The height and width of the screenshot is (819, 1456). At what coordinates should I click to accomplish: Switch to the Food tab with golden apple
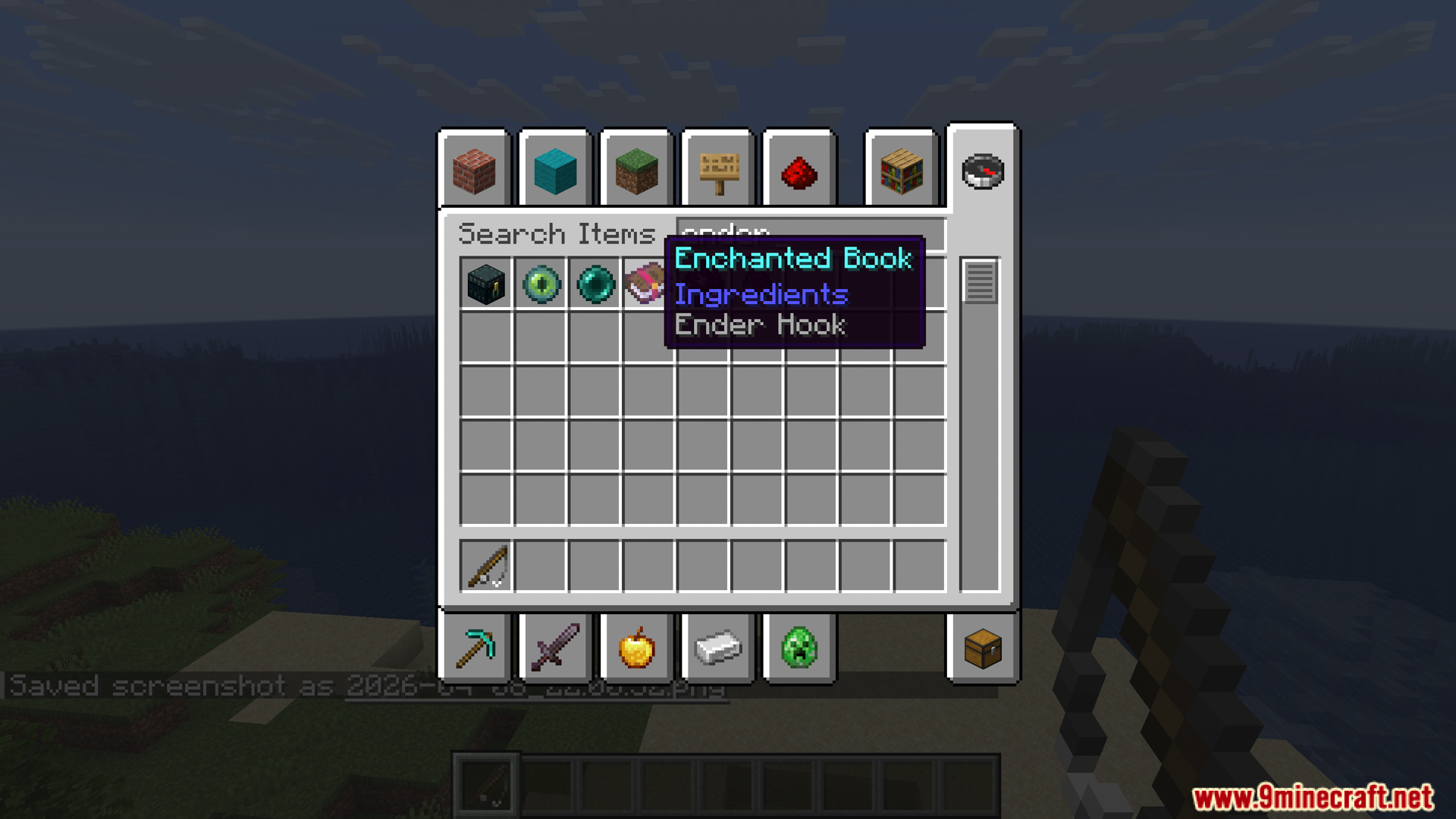point(636,648)
